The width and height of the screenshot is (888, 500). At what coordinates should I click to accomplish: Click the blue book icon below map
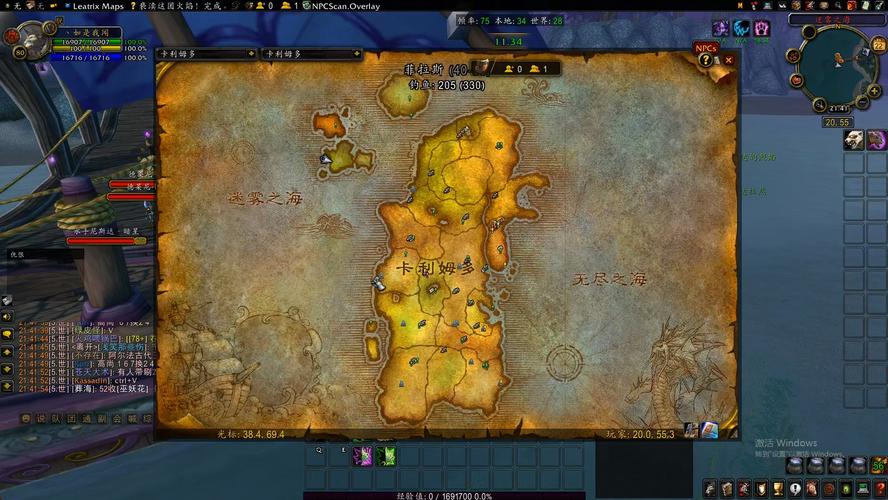(709, 430)
